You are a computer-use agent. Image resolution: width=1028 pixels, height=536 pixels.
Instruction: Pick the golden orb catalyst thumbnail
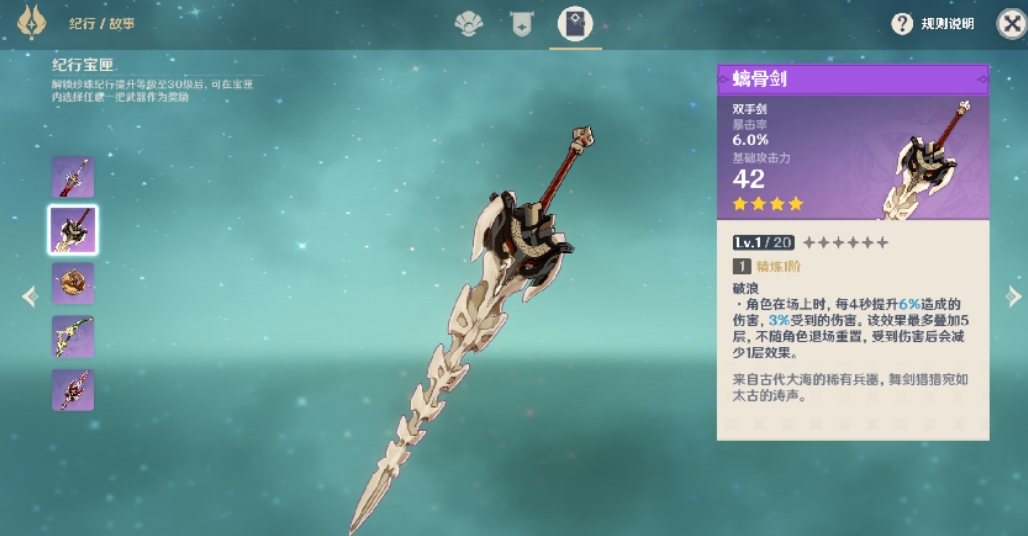(73, 283)
